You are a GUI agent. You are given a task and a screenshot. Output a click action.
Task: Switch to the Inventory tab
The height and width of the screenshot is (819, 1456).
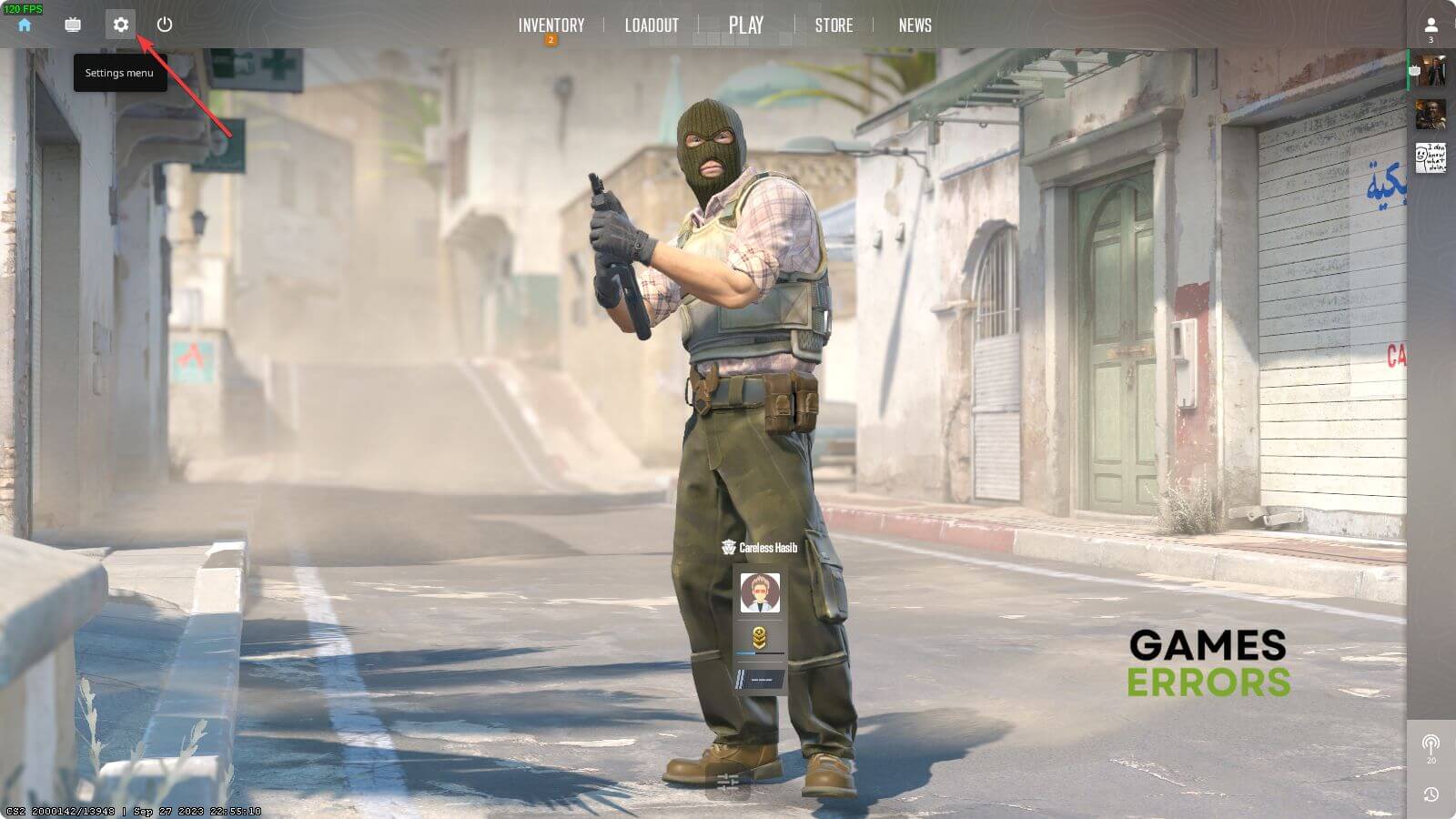(x=551, y=25)
